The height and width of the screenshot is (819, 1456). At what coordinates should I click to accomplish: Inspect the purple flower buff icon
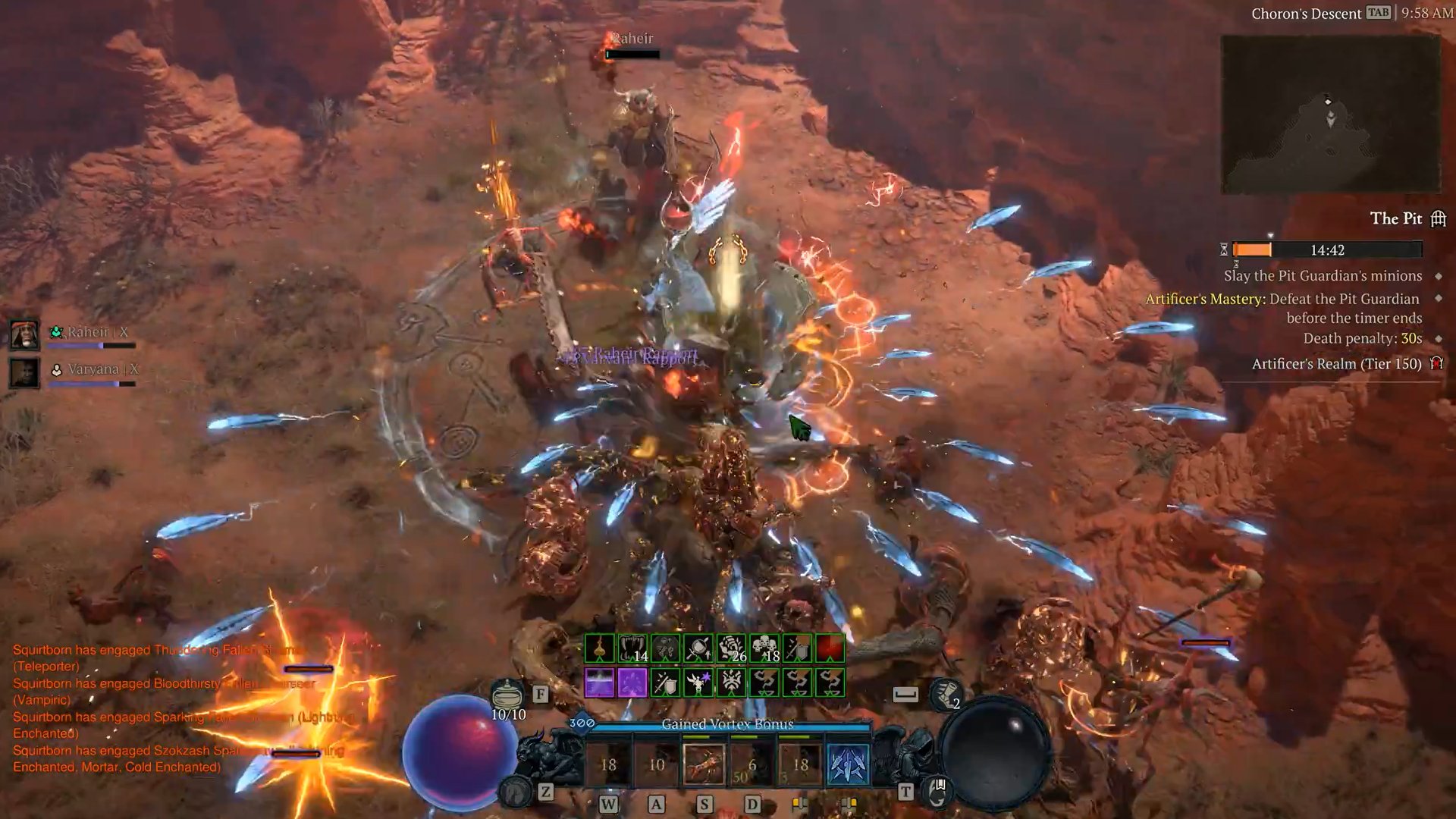(632, 682)
